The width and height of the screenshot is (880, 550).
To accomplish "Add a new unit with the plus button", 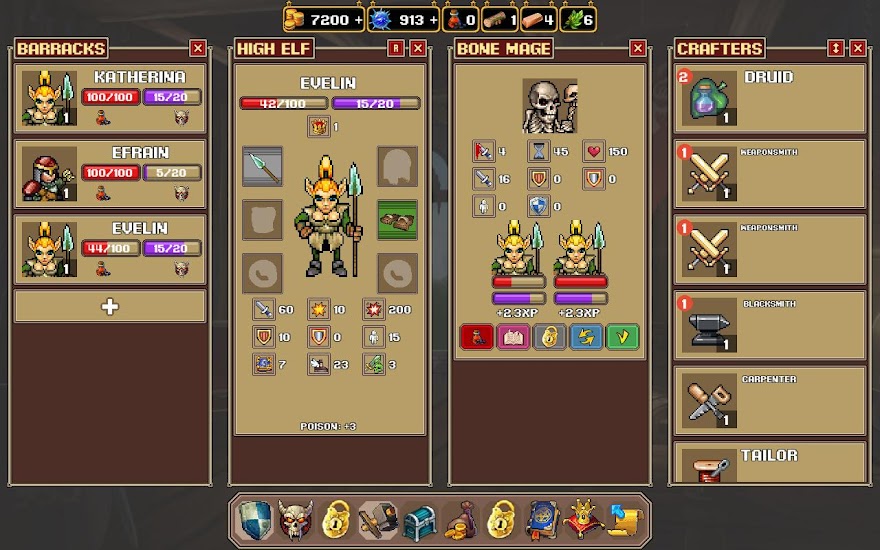I will pyautogui.click(x=110, y=307).
